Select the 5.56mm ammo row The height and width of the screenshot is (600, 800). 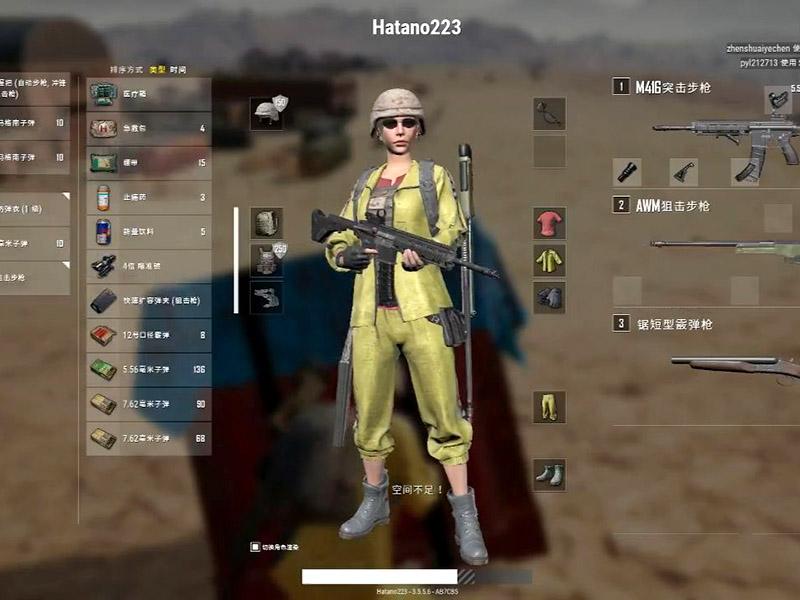point(148,369)
